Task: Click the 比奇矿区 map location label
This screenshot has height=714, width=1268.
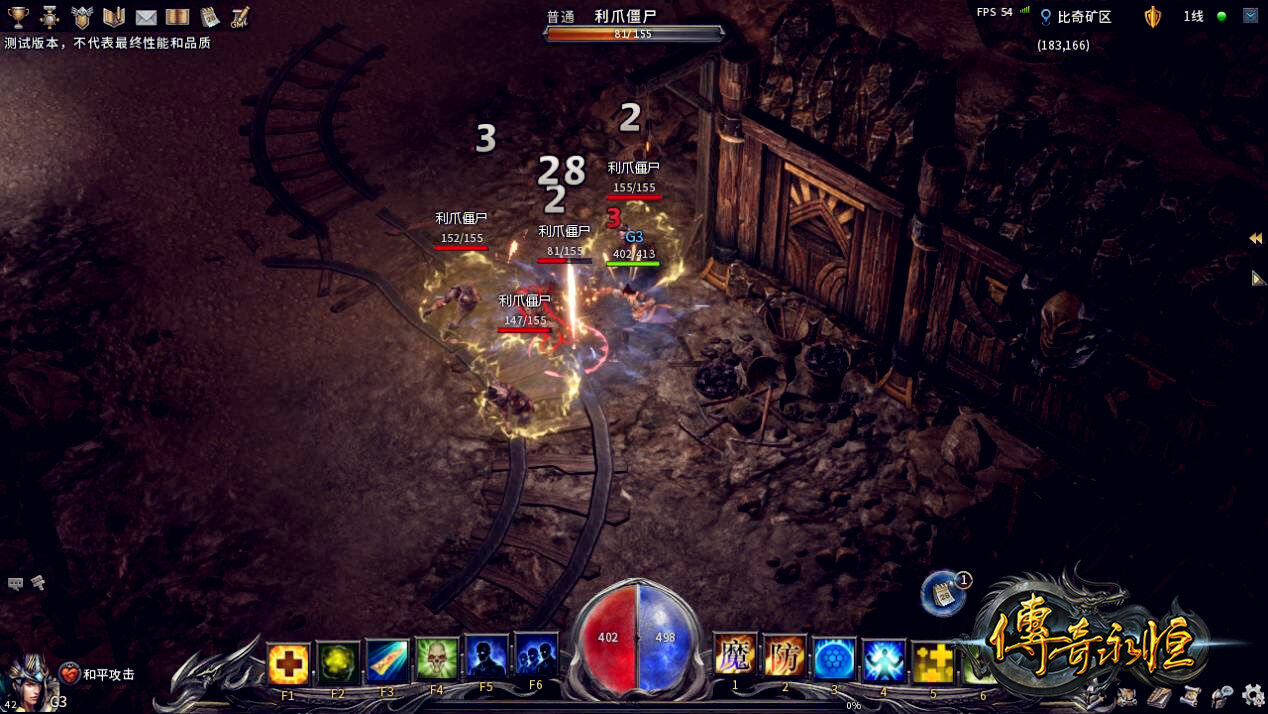Action: [x=1084, y=17]
